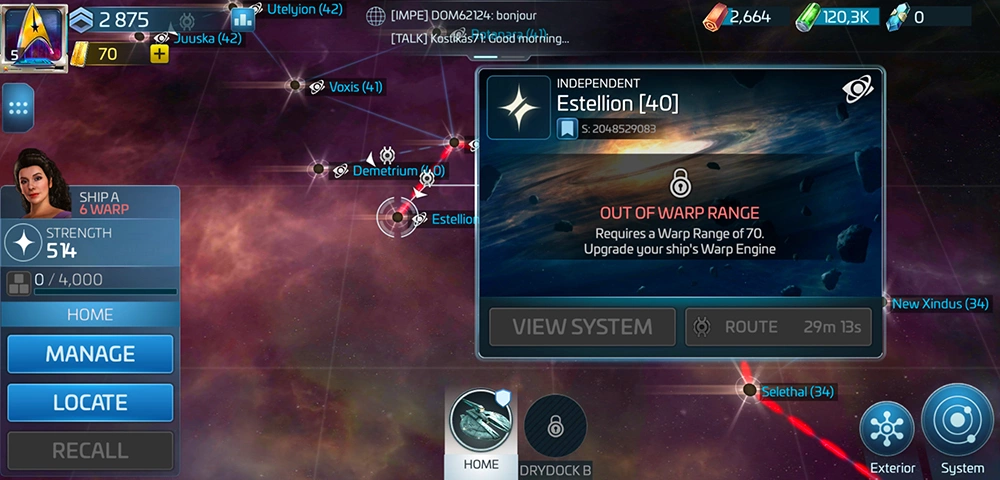
Task: Select the Voxis (41) system marker
Action: click(x=297, y=86)
